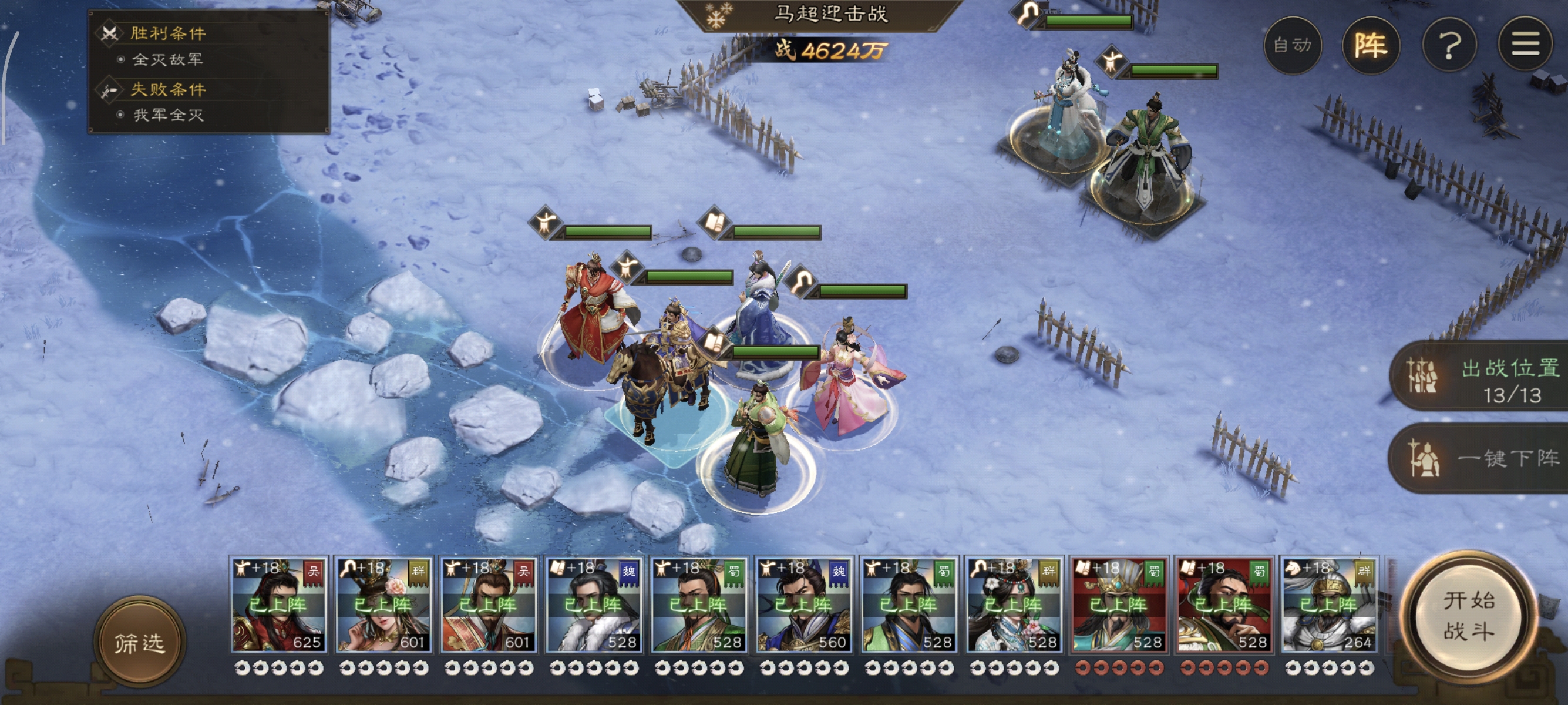
Task: Select the fur-collared 魏 hero card showing 528
Action: [594, 605]
